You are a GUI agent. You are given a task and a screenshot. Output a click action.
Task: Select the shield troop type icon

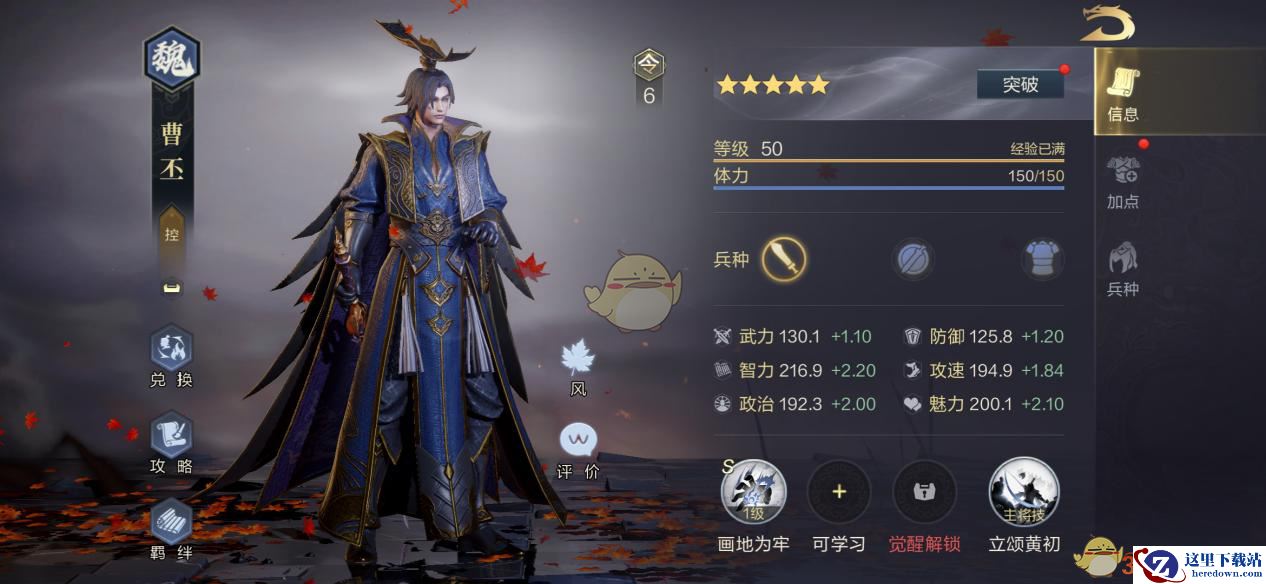(911, 260)
